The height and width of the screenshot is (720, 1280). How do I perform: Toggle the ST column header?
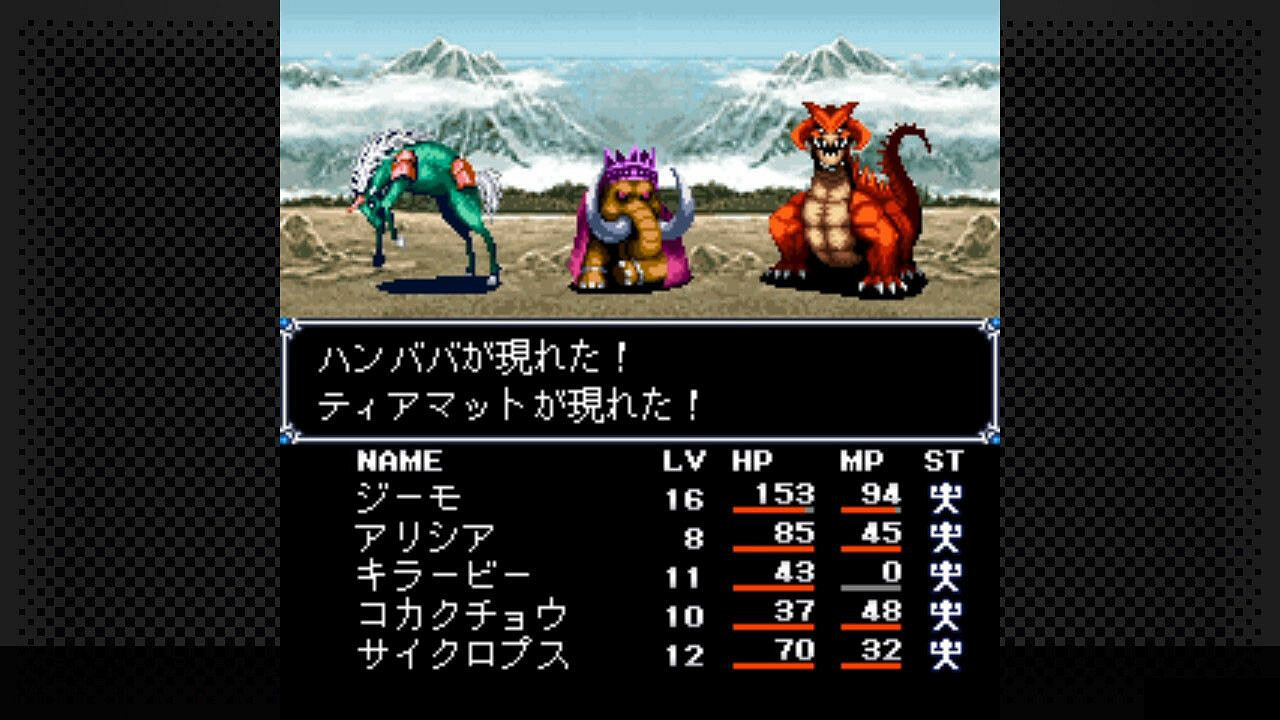[x=943, y=461]
